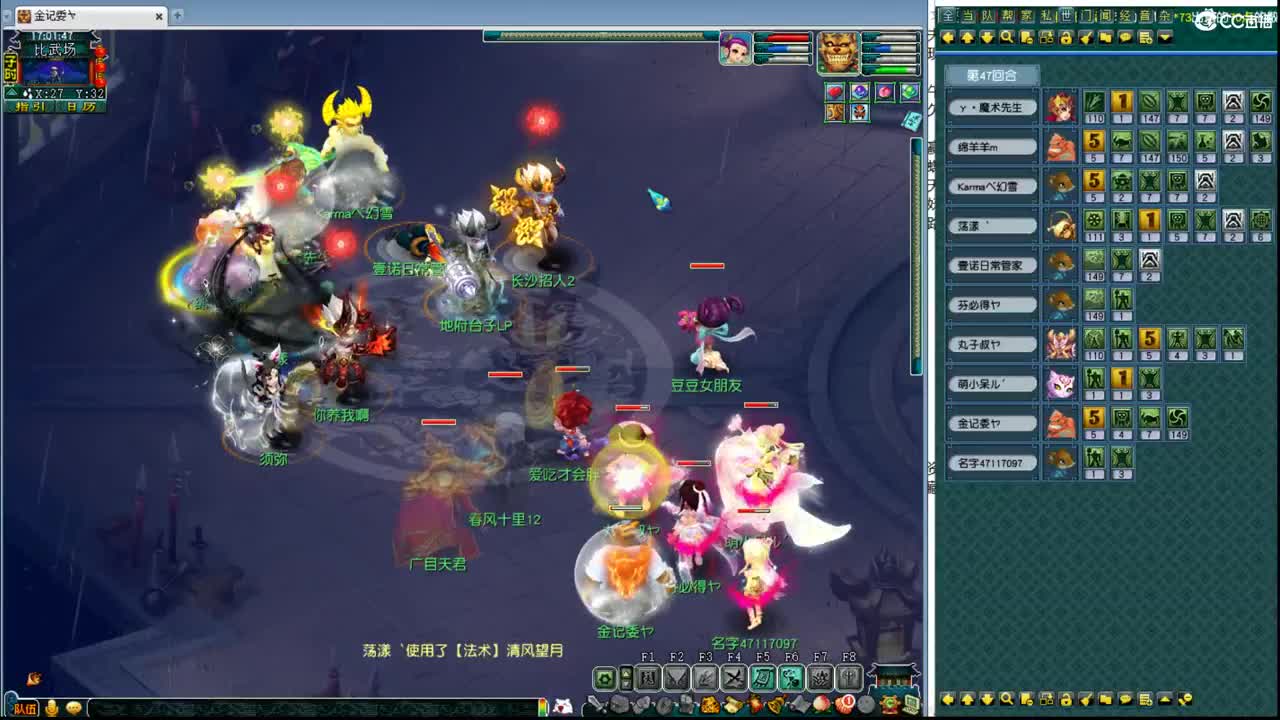The image size is (1280, 720).
Task: Click the crossed-swords attack icon in the battle bar
Action: pyautogui.click(x=732, y=678)
